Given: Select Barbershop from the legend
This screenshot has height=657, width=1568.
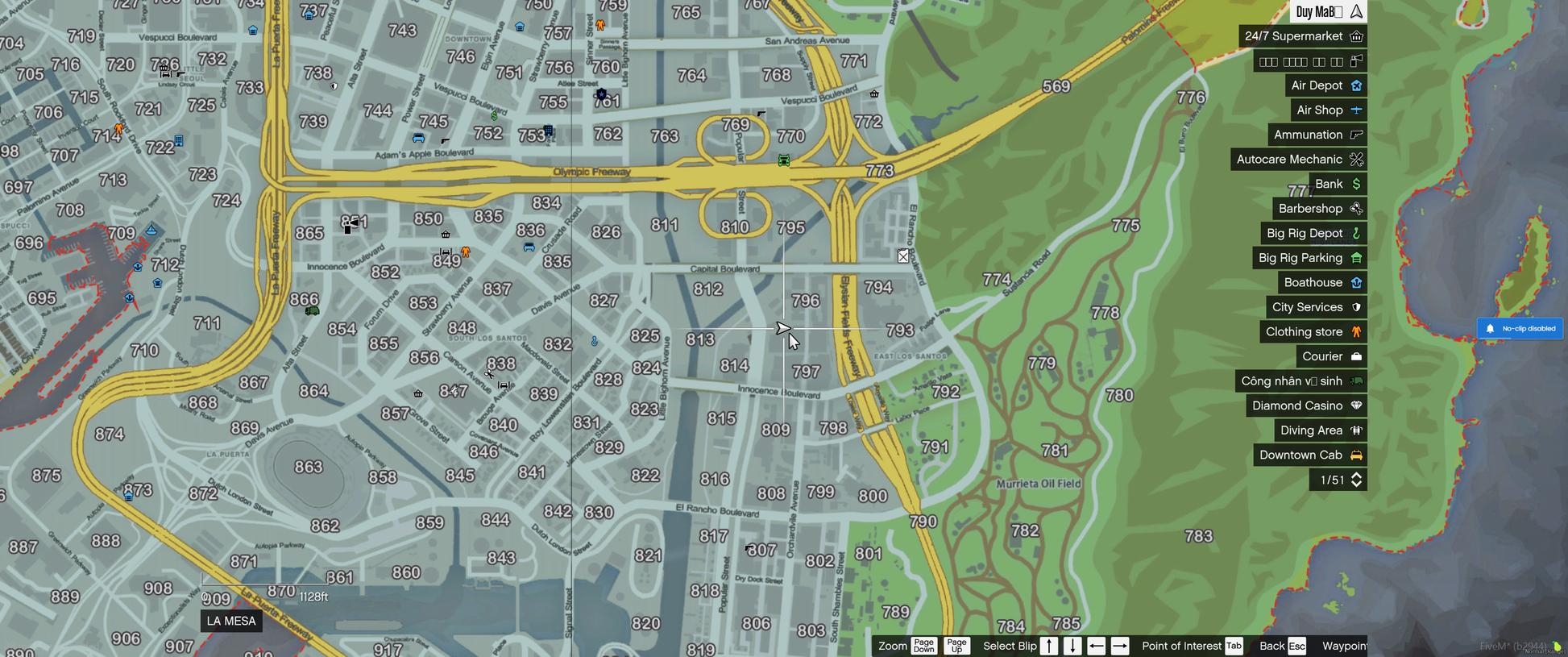Looking at the screenshot, I should pyautogui.click(x=1319, y=209).
